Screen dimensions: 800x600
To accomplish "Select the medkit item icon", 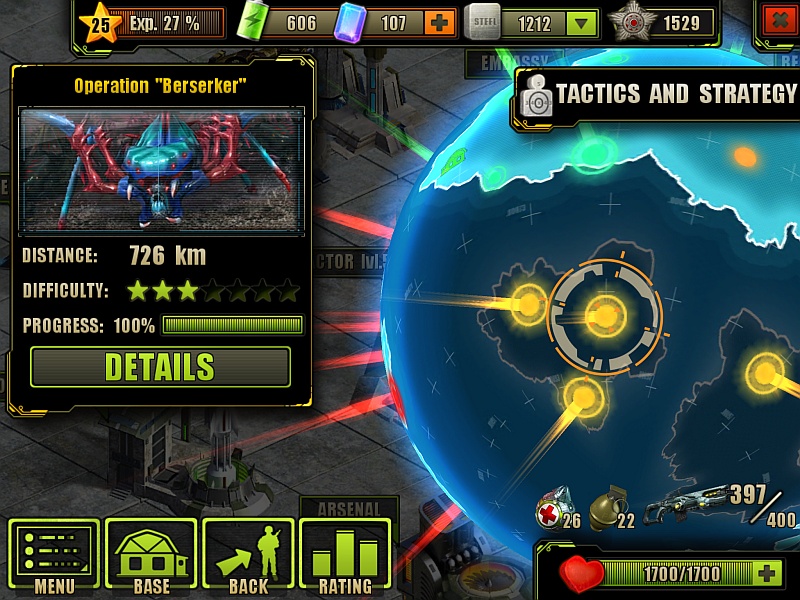I will point(552,503).
